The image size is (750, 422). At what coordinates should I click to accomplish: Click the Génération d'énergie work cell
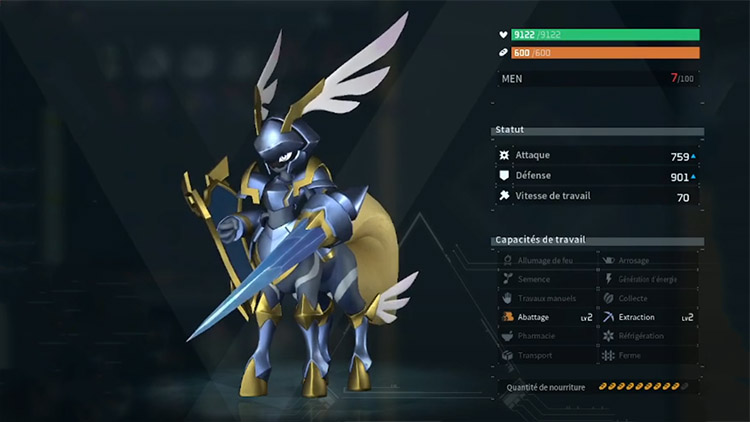[649, 279]
